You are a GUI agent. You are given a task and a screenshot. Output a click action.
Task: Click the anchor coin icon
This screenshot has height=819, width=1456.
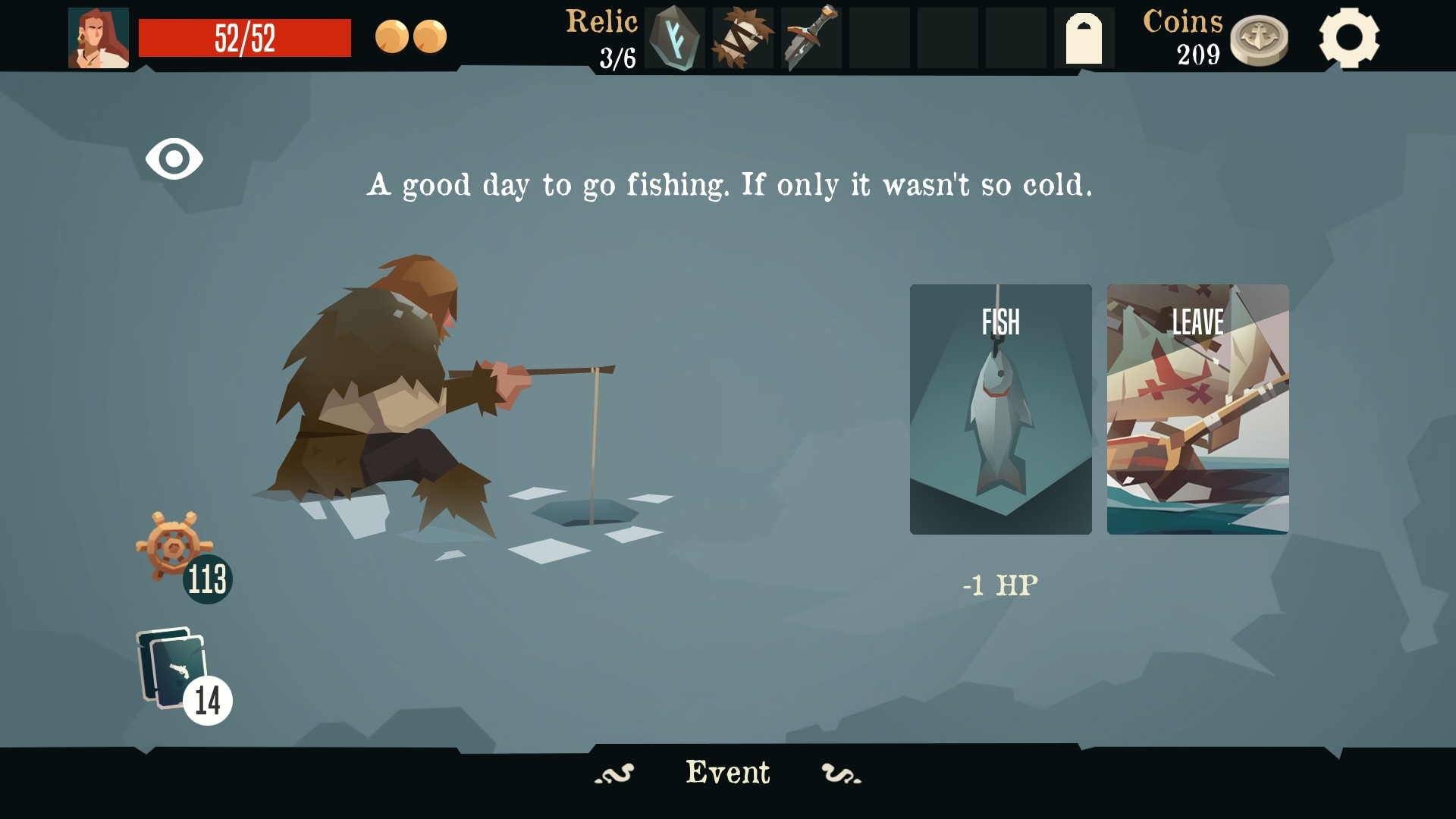(1259, 39)
